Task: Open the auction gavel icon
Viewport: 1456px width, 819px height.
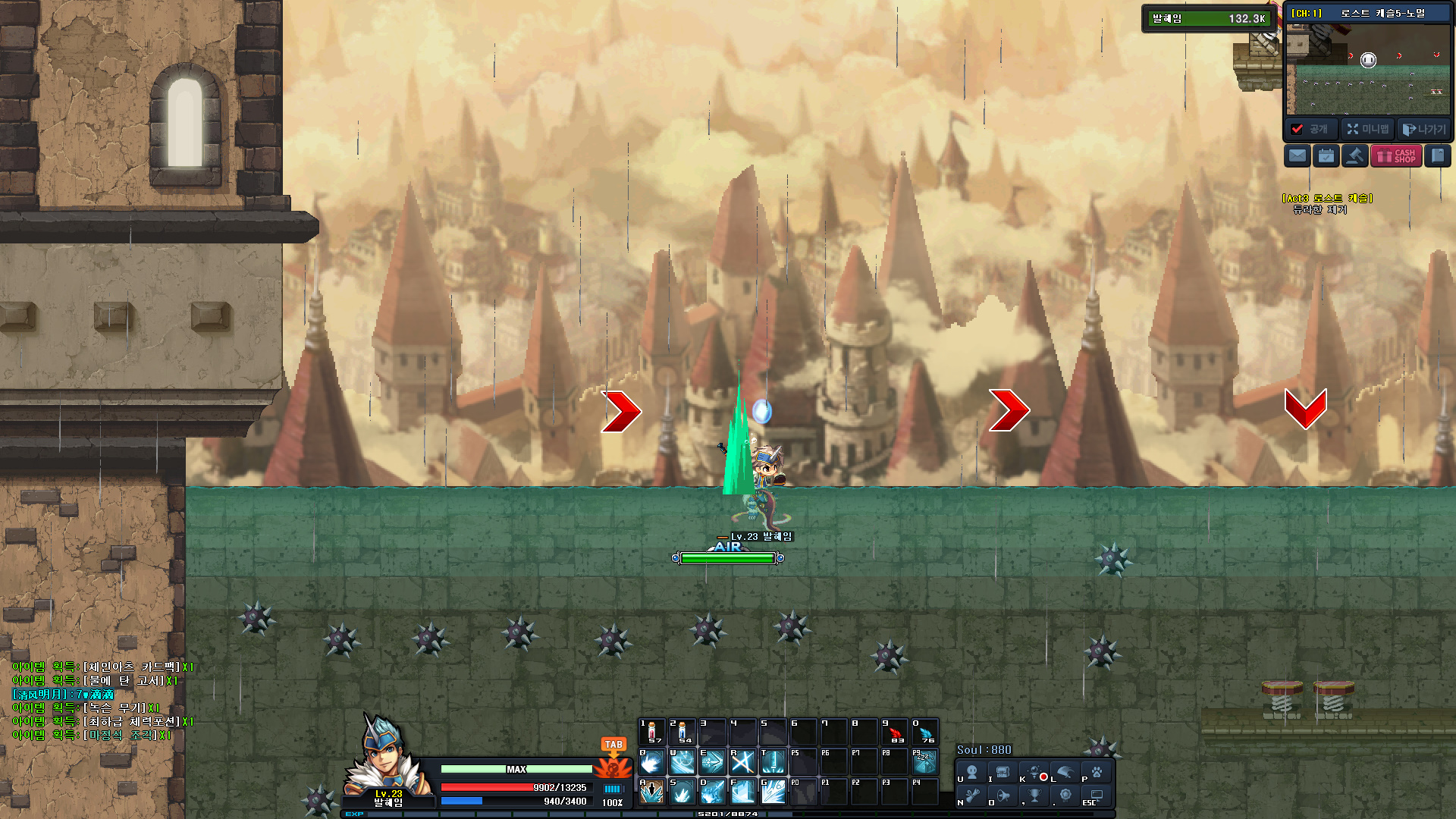Action: pos(1355,156)
